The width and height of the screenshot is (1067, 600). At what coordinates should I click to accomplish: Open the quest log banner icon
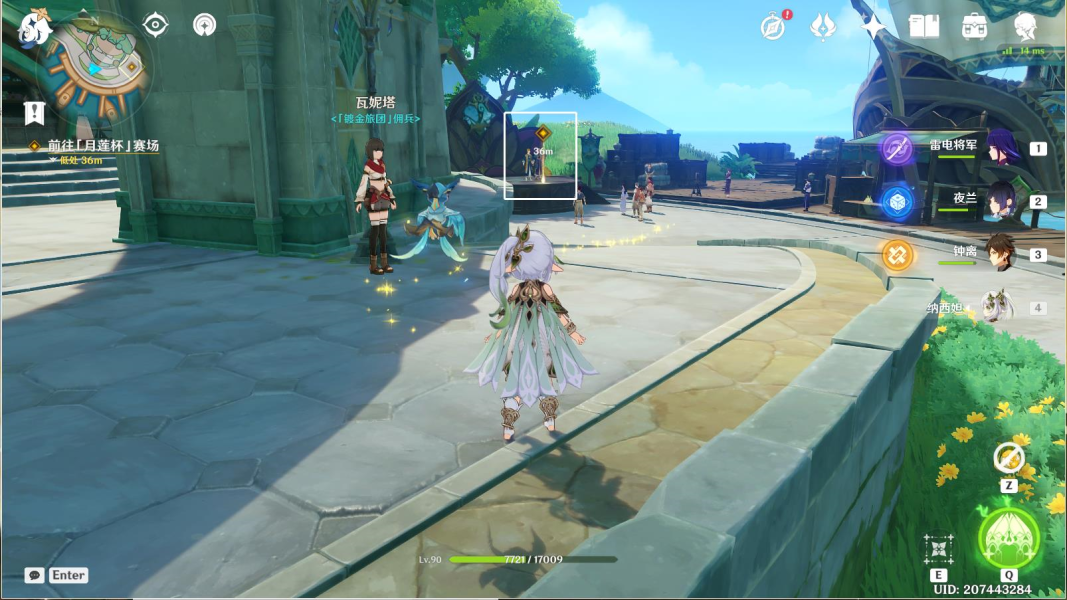tap(35, 112)
